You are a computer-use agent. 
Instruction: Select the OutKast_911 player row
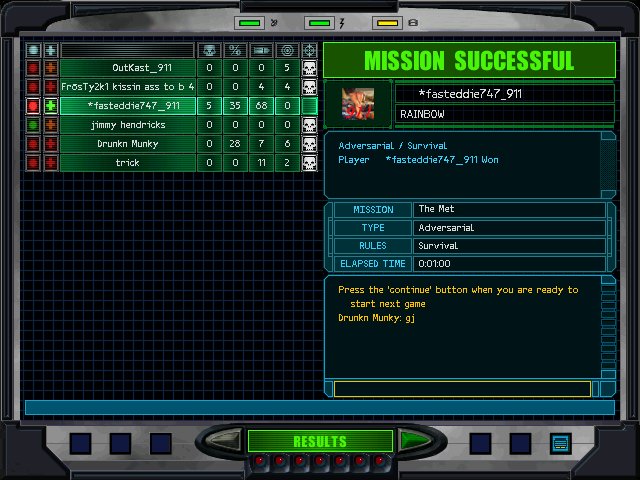127,68
